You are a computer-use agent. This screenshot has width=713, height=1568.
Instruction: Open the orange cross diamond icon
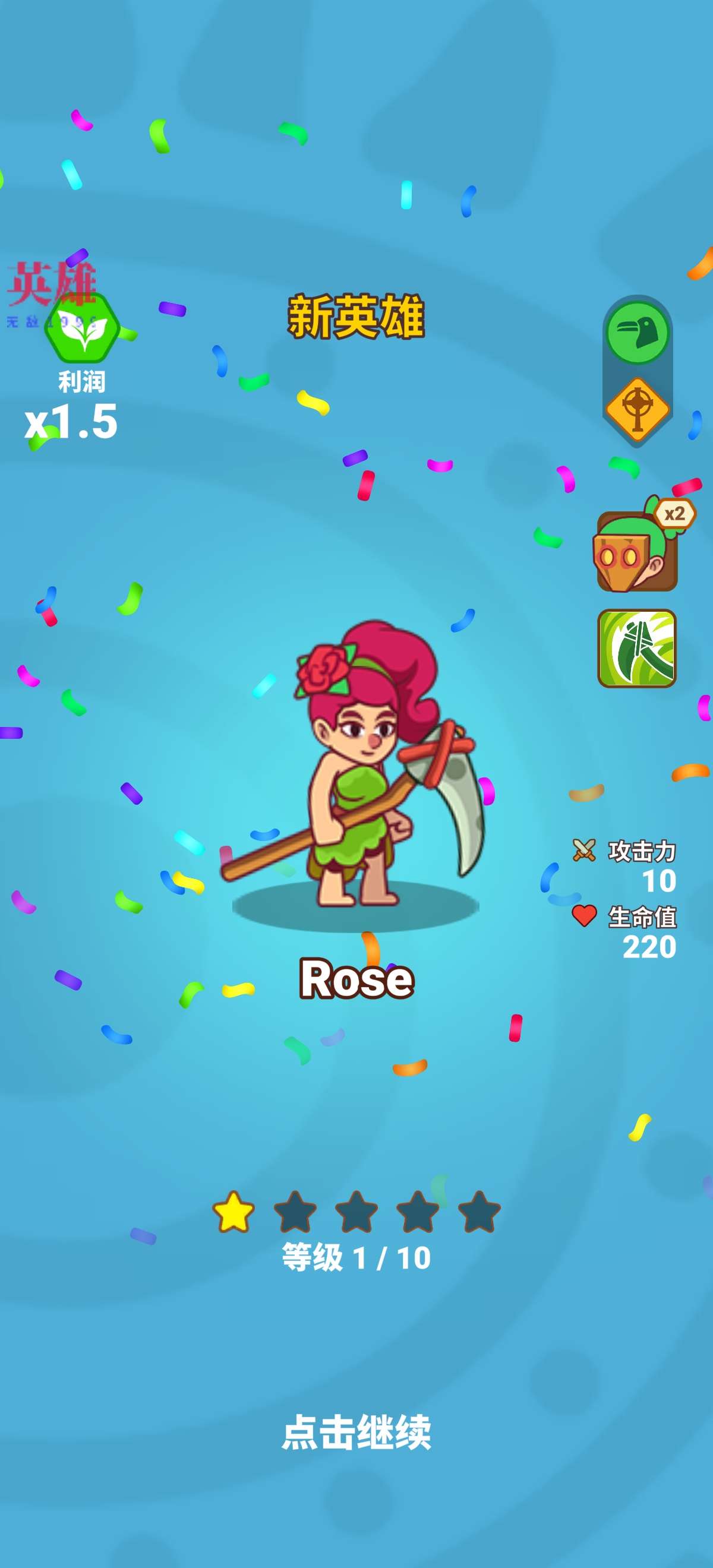637,409
